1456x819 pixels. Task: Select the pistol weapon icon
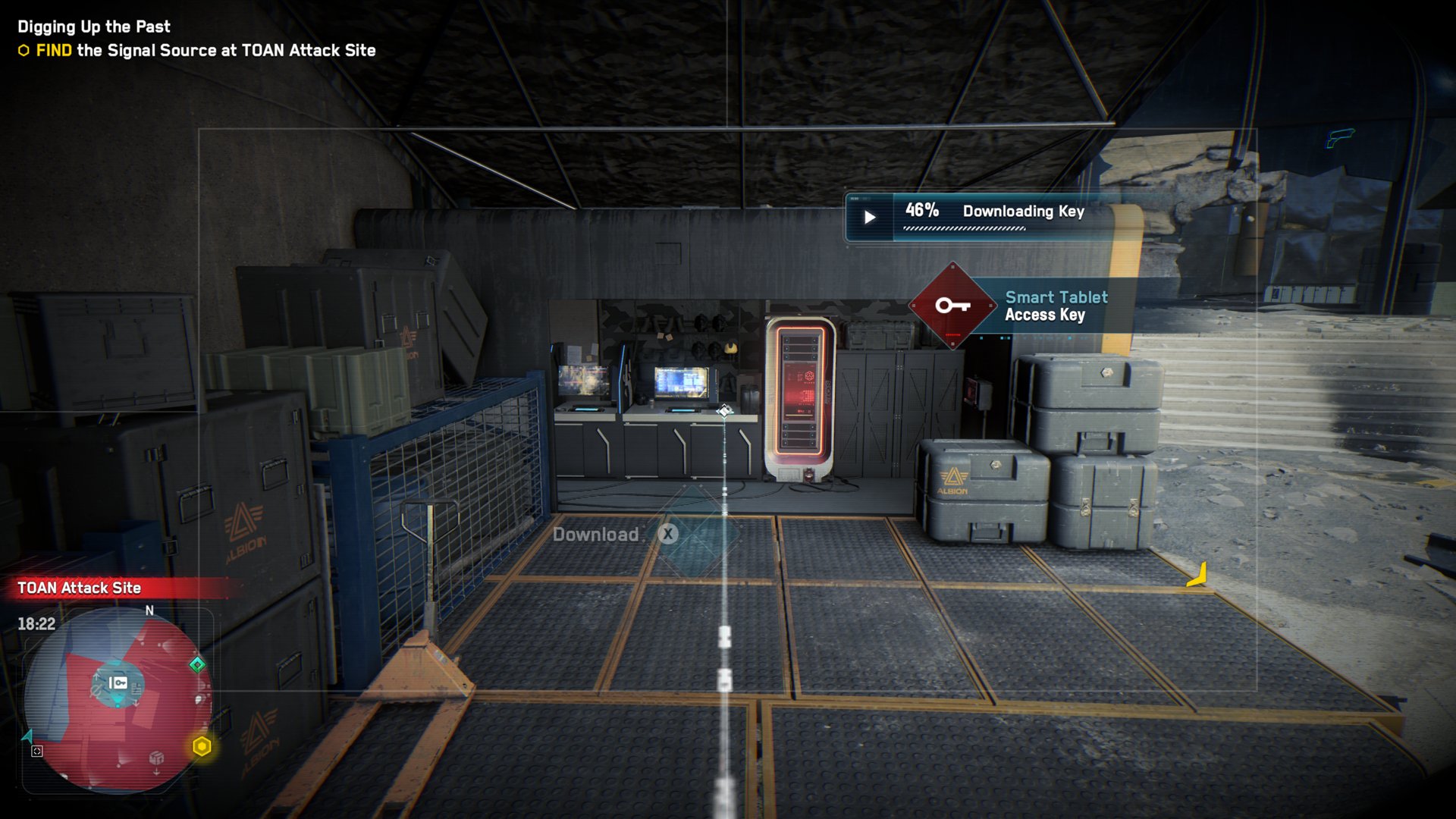[x=1340, y=137]
